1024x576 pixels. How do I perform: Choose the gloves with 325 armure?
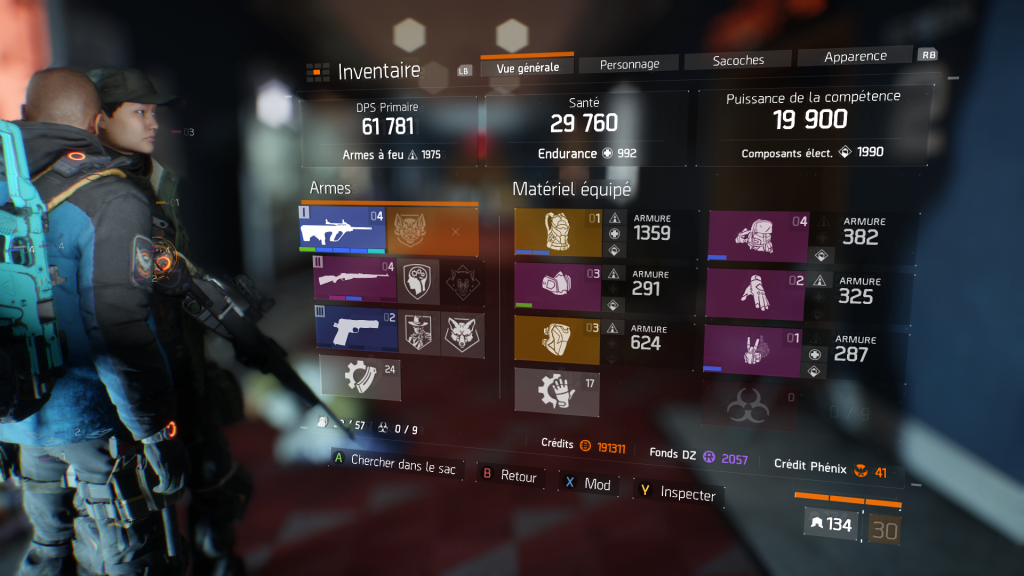(755, 292)
